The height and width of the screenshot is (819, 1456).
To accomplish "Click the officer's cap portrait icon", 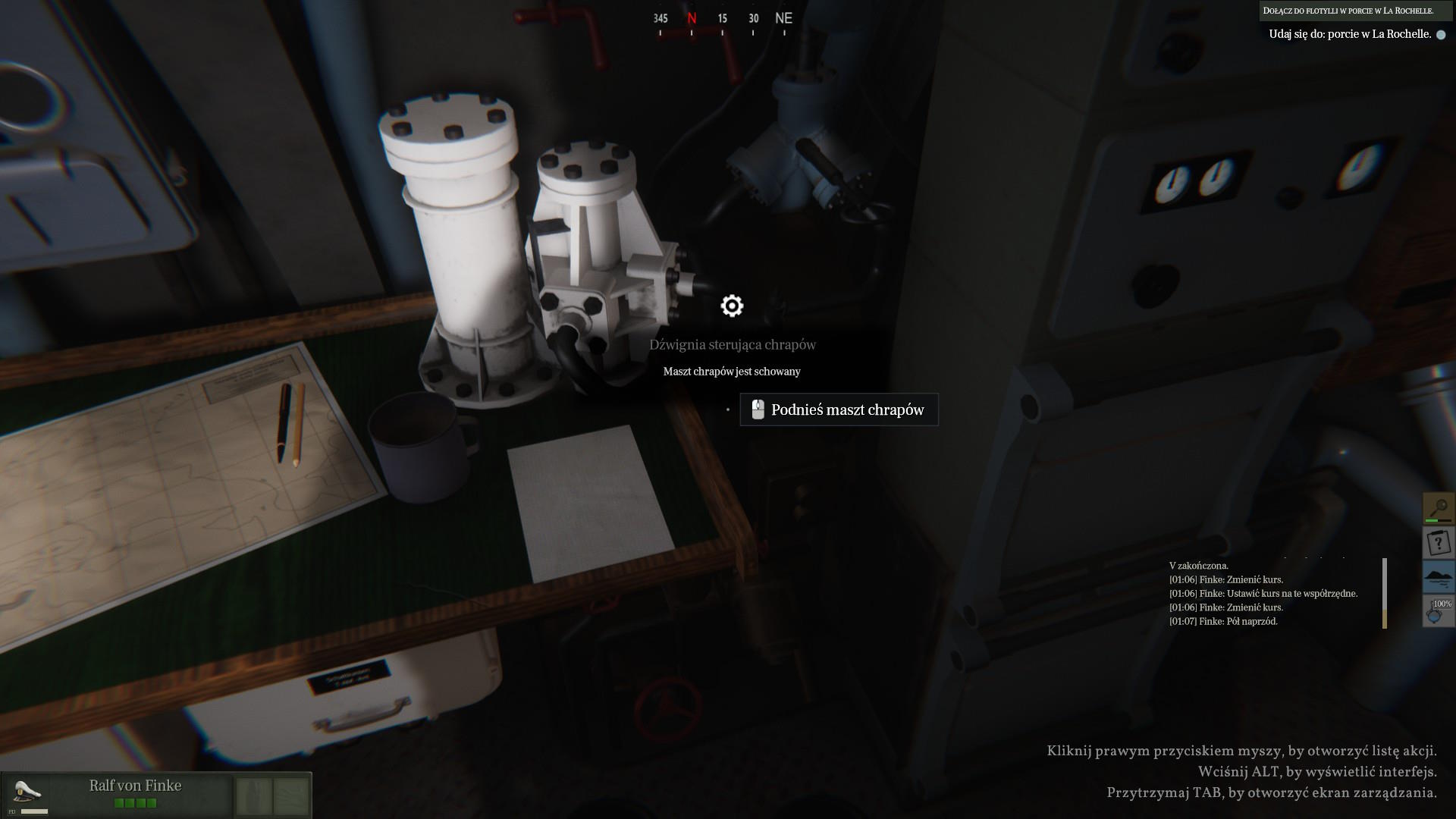I will 28,792.
